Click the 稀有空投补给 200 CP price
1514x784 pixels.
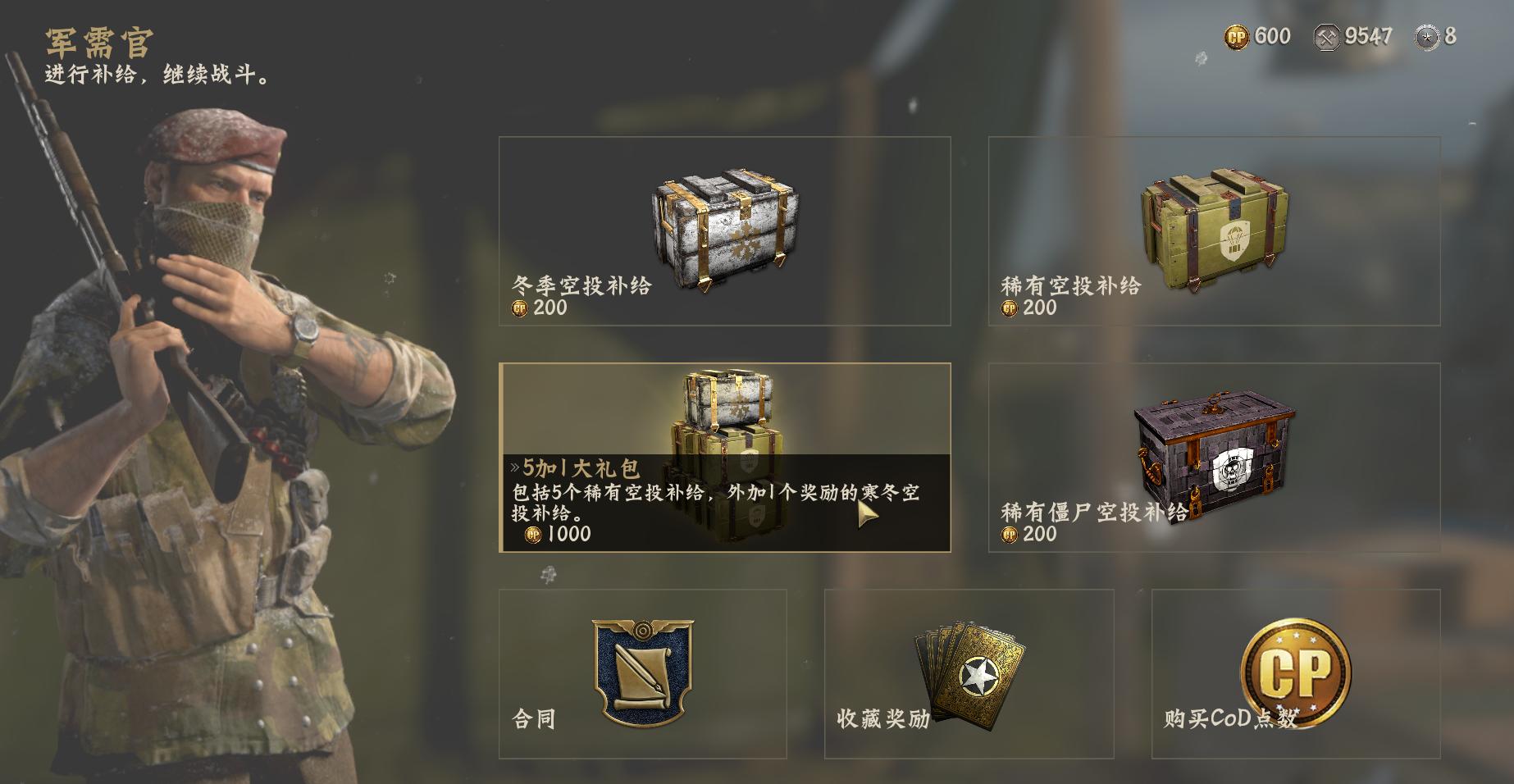pyautogui.click(x=1029, y=310)
